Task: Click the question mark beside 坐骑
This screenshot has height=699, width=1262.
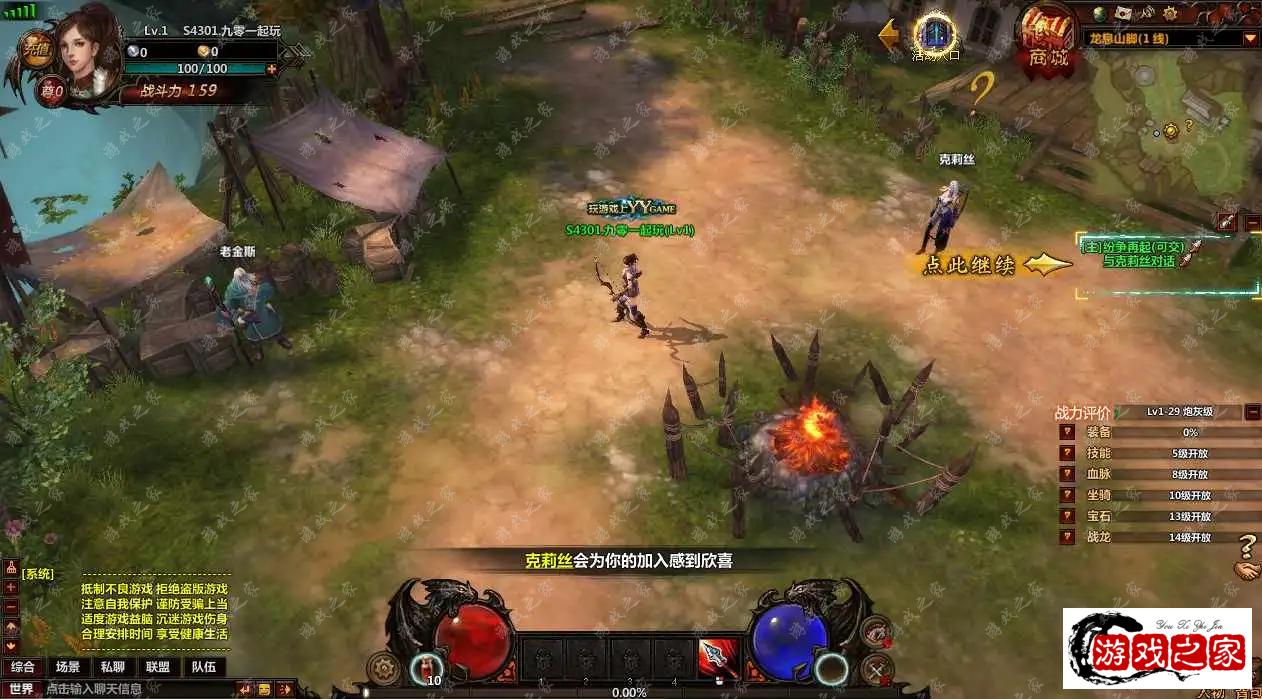Action: 1068,495
